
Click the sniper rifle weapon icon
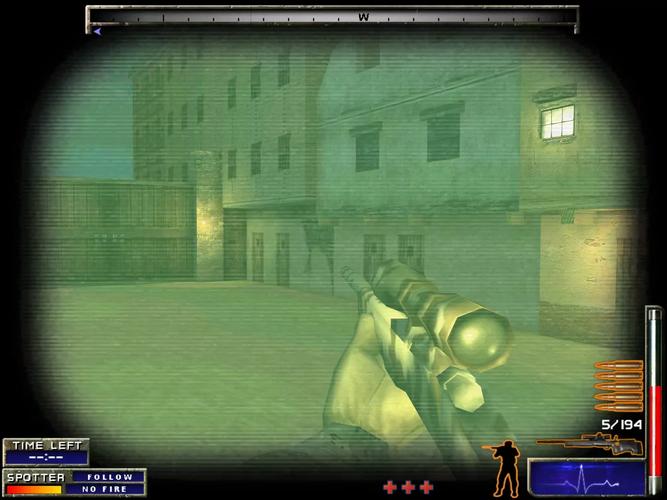click(x=586, y=443)
